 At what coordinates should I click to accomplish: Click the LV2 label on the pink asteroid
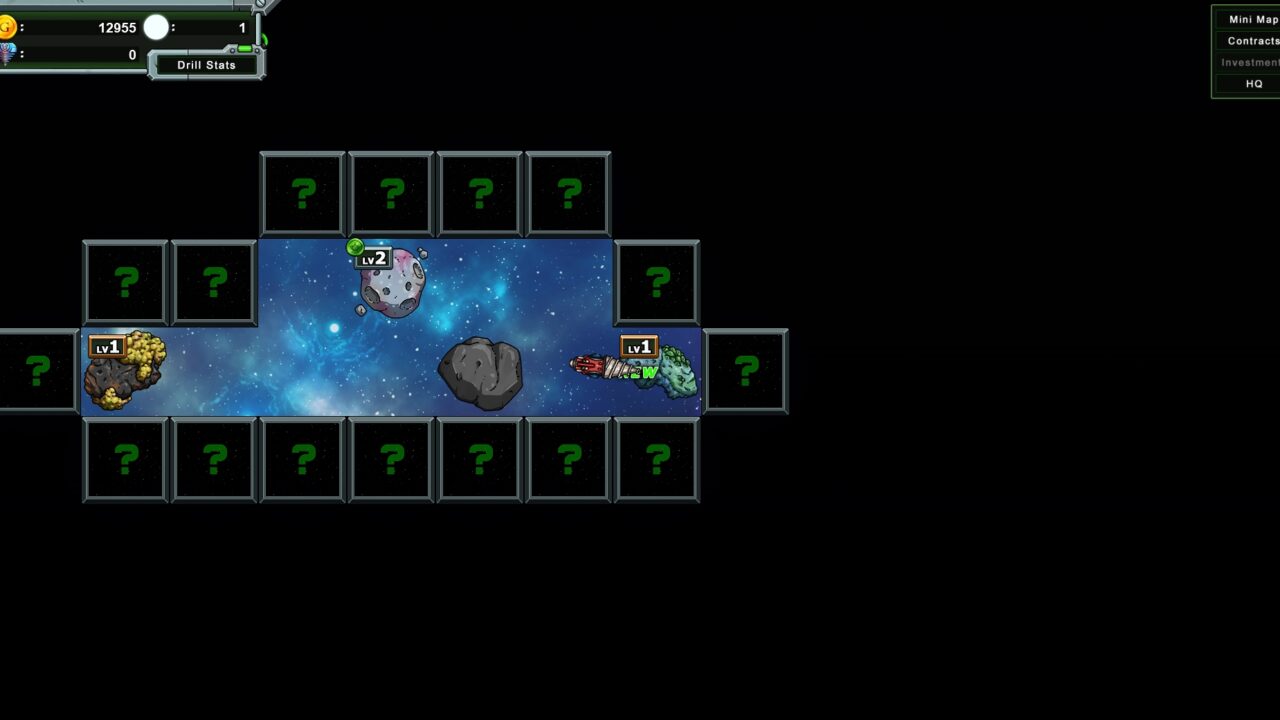pos(375,259)
